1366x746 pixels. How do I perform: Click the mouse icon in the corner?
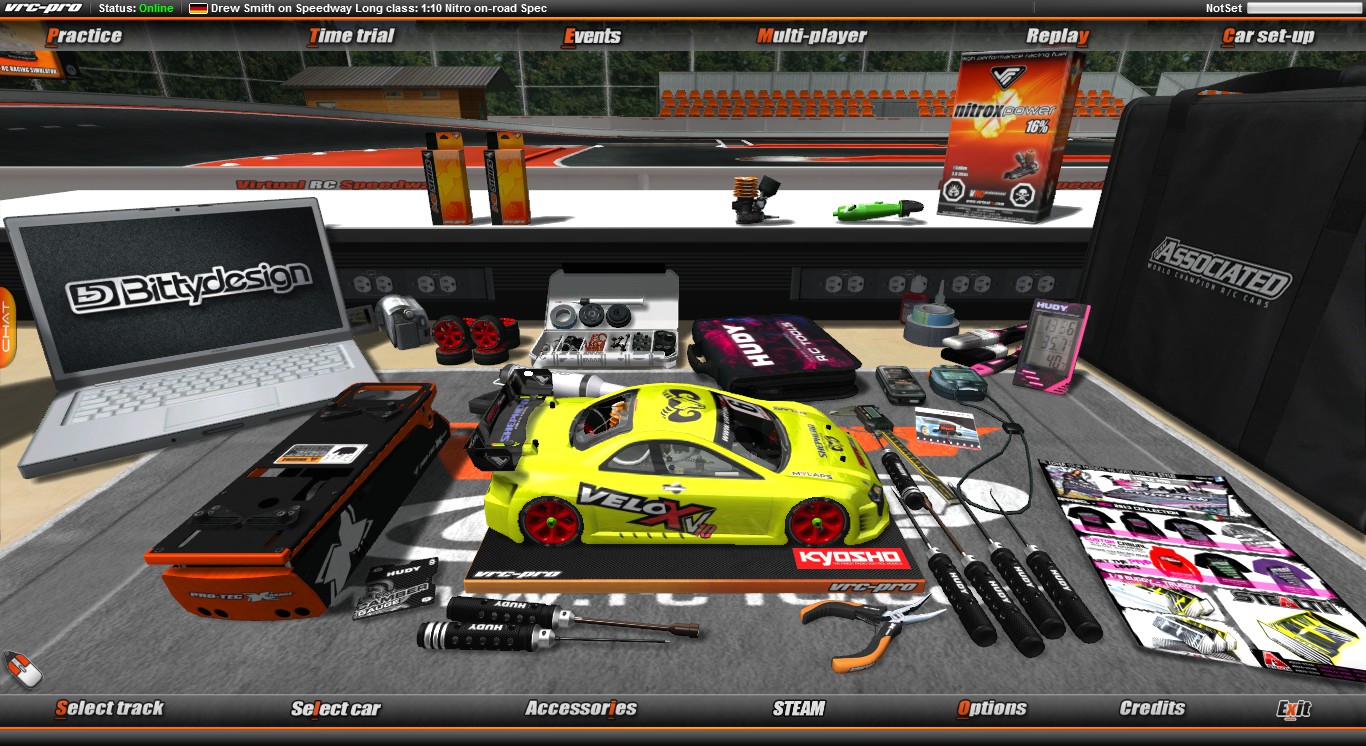coord(22,669)
